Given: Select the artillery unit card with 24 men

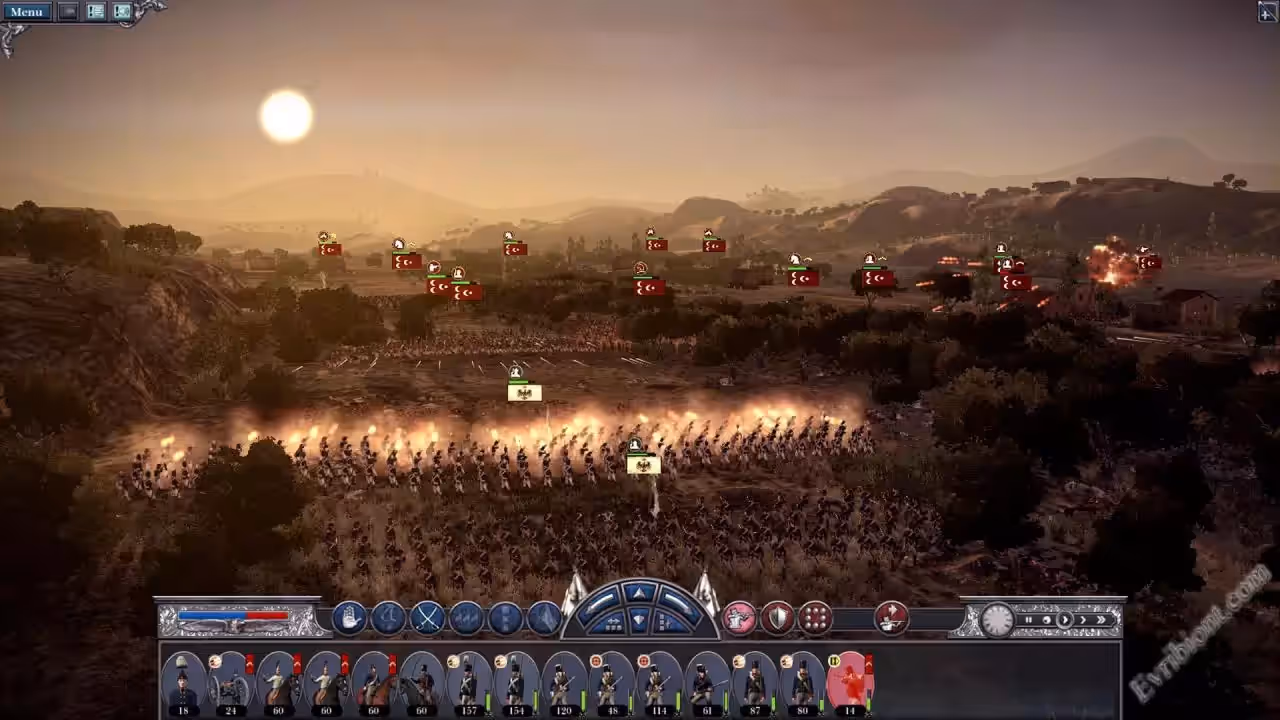Looking at the screenshot, I should pos(230,682).
